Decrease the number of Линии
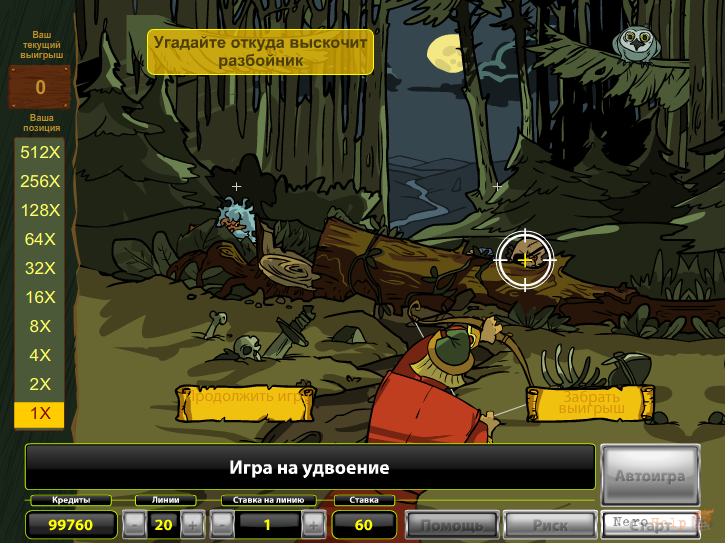This screenshot has width=725, height=543. (x=134, y=523)
